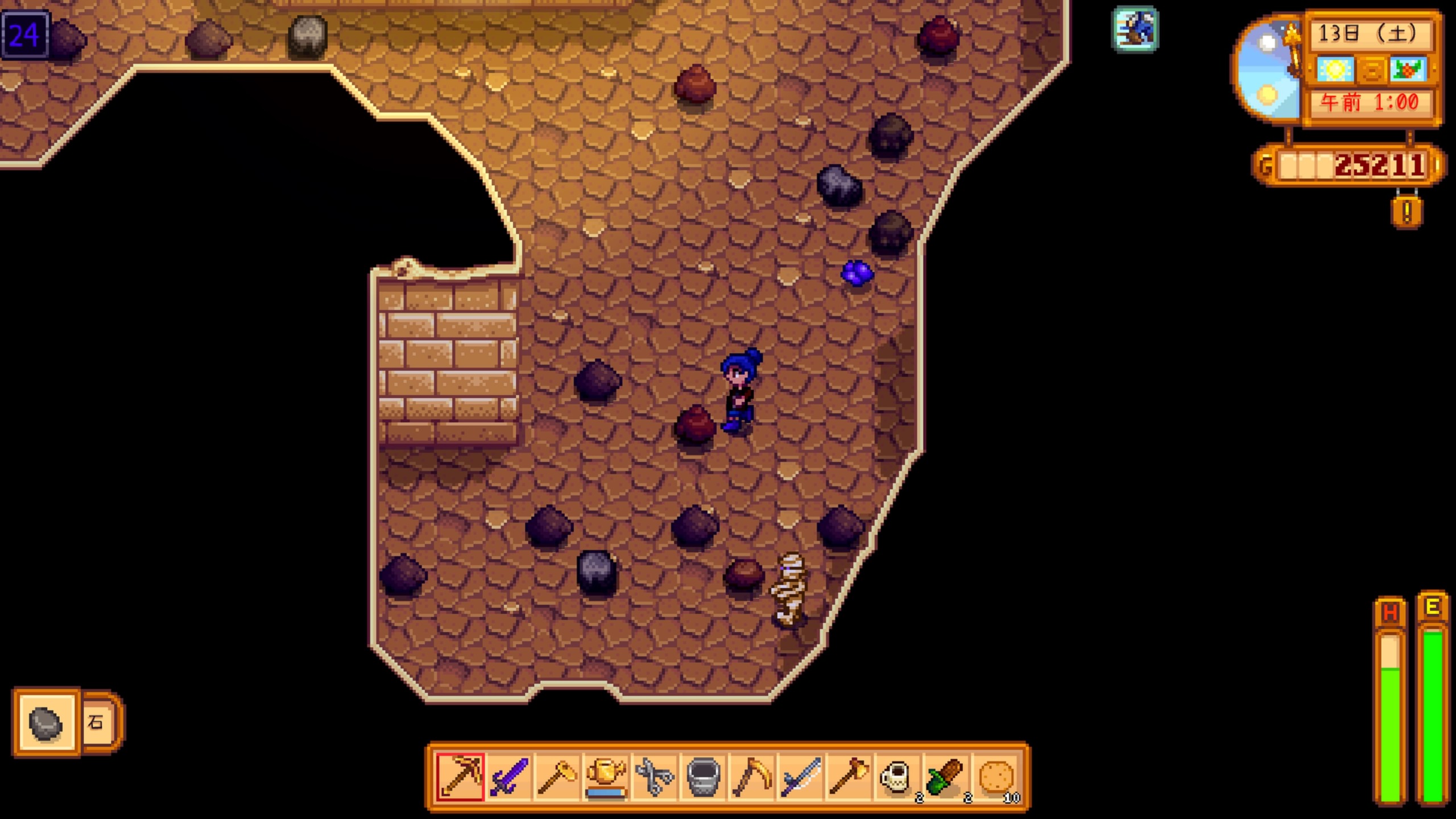
Task: Equip the fishing rod
Action: (800, 777)
